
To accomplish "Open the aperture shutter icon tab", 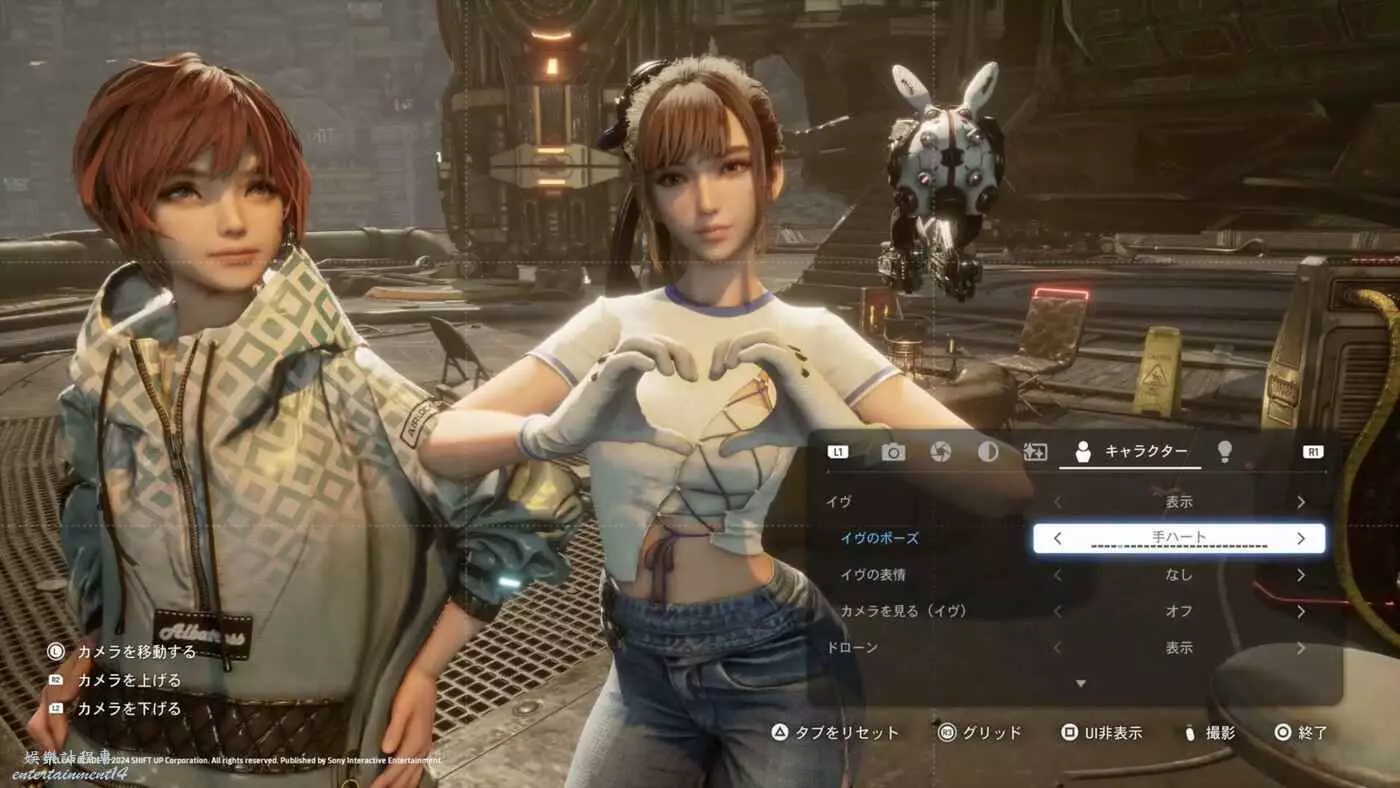I will pos(940,452).
